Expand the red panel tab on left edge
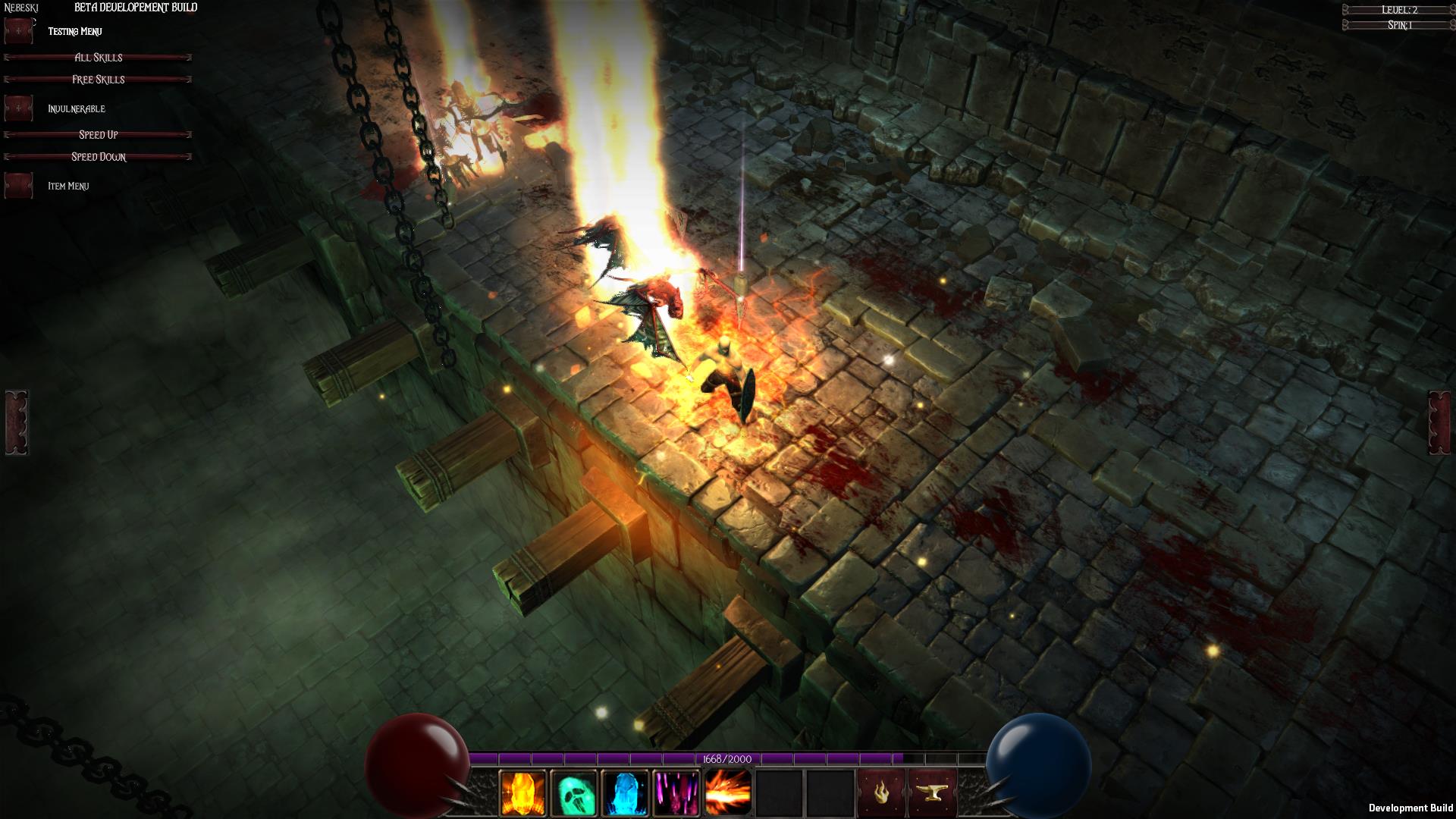Image resolution: width=1456 pixels, height=819 pixels. [17, 423]
